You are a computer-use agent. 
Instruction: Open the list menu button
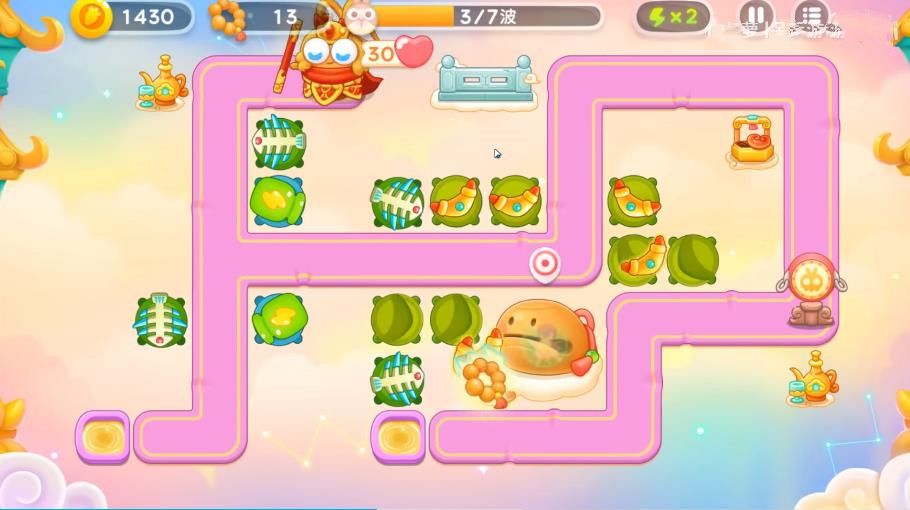point(811,16)
